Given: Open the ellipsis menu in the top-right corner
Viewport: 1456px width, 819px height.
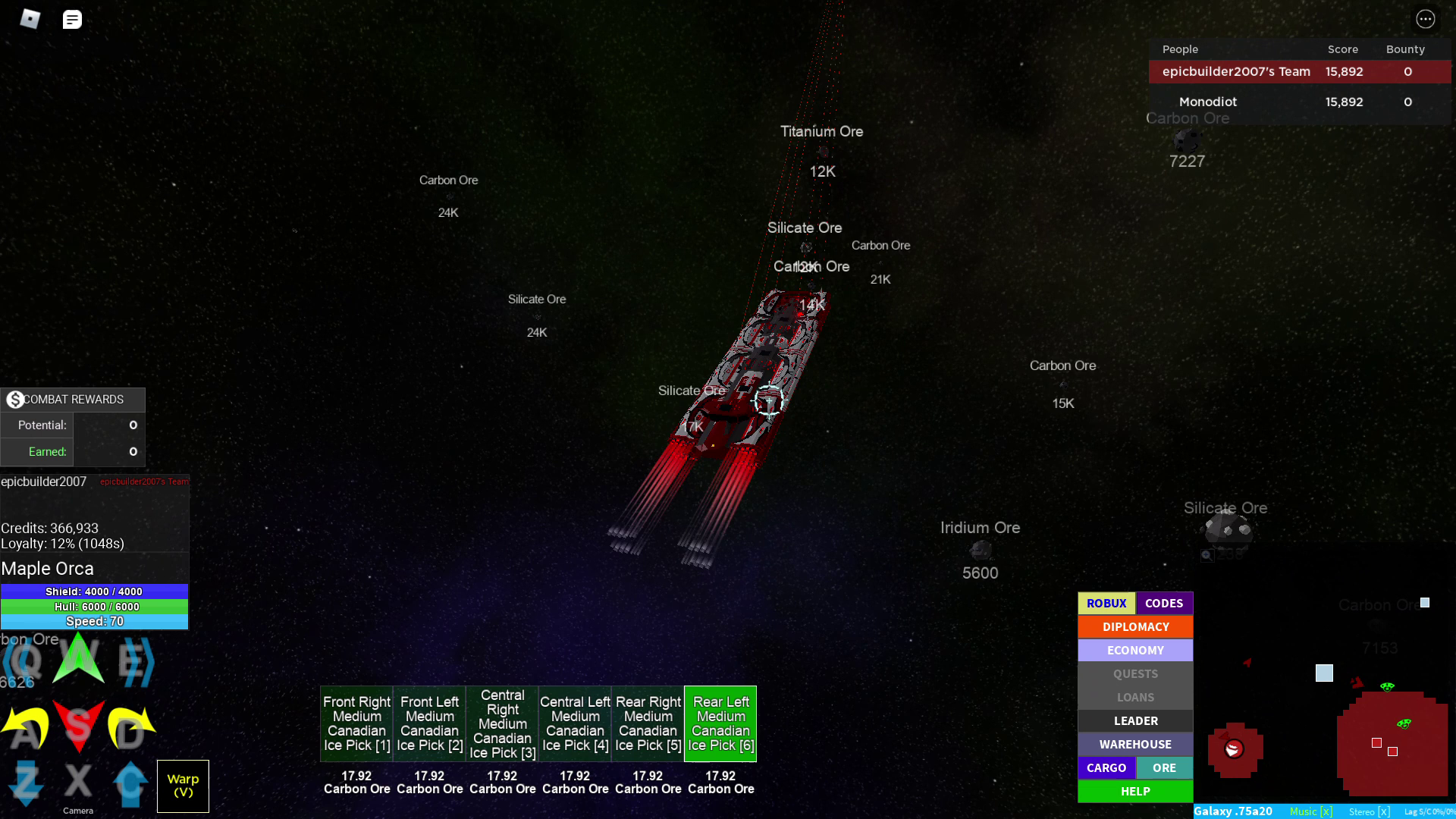Looking at the screenshot, I should click(1426, 19).
